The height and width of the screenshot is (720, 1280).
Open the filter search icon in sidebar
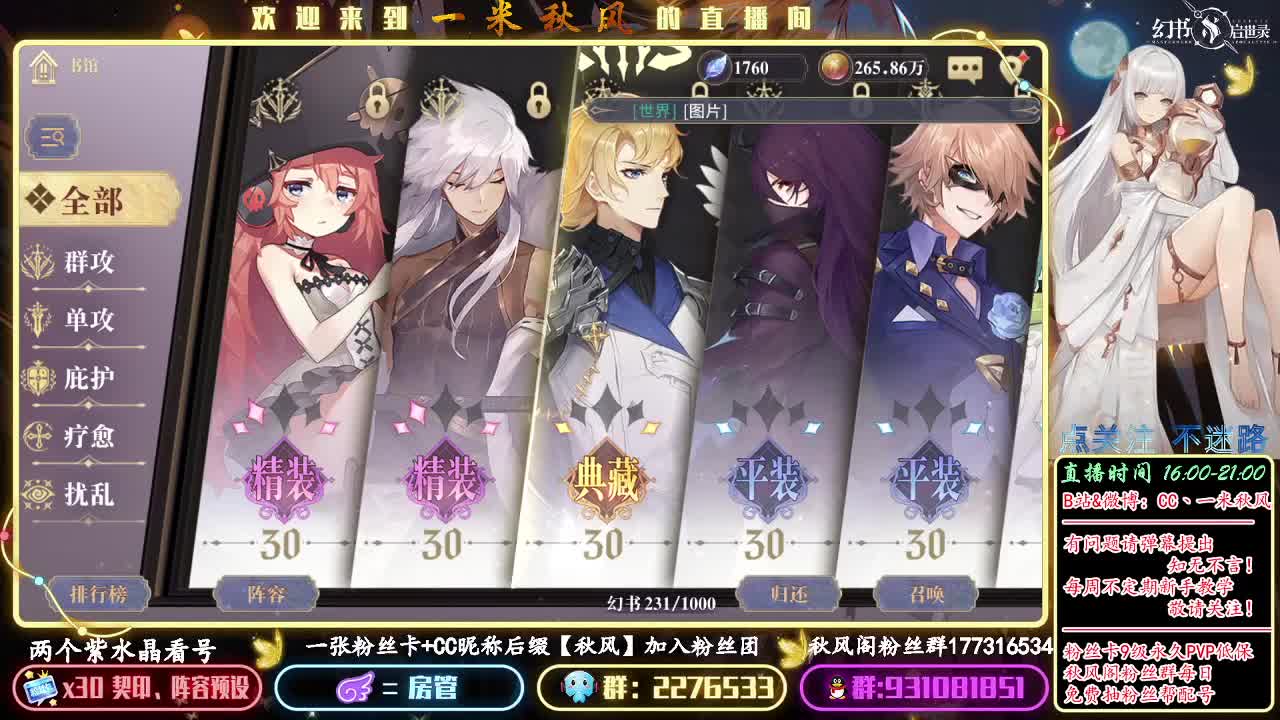(x=52, y=137)
